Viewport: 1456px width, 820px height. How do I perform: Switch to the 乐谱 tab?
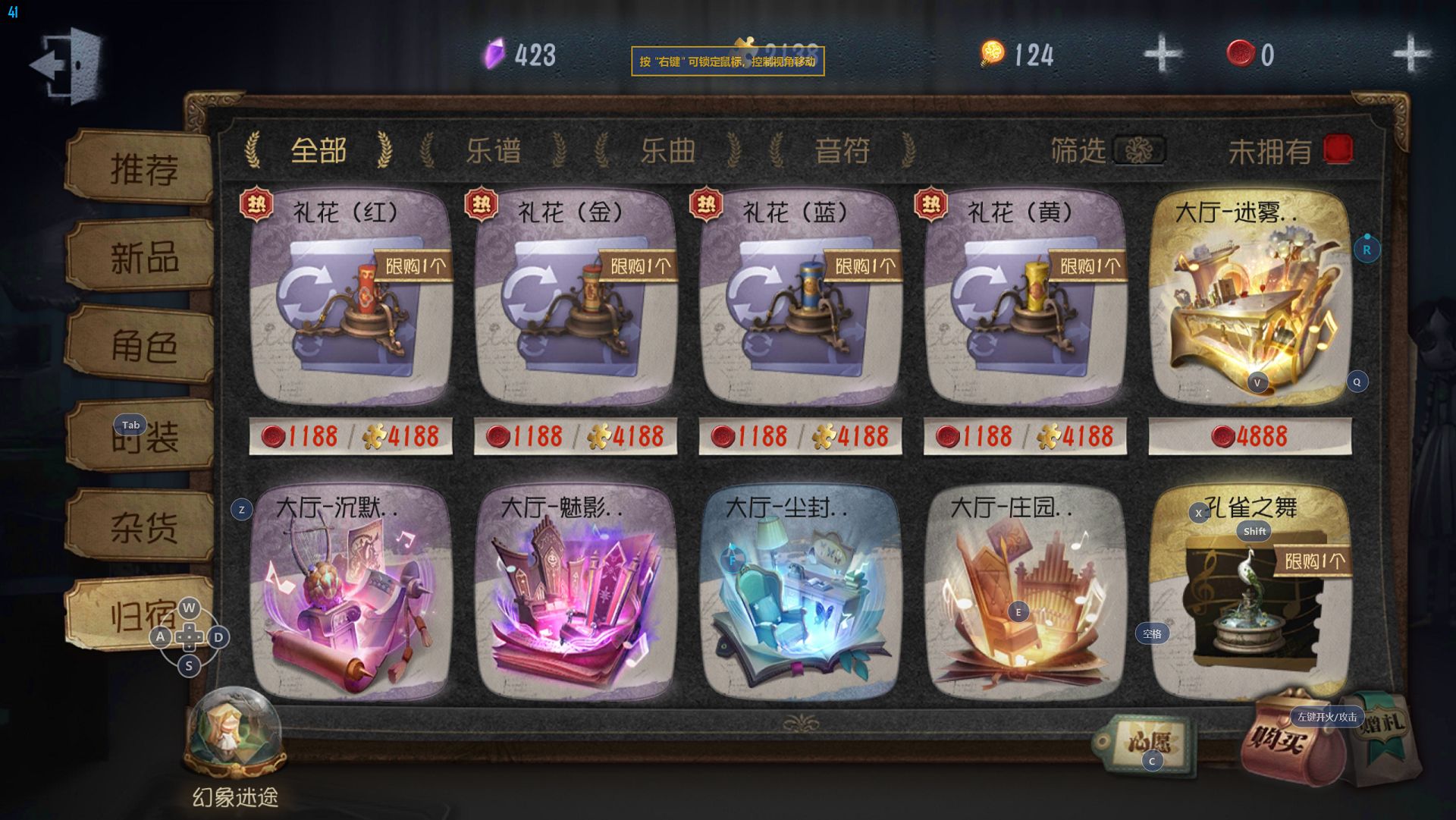[493, 150]
